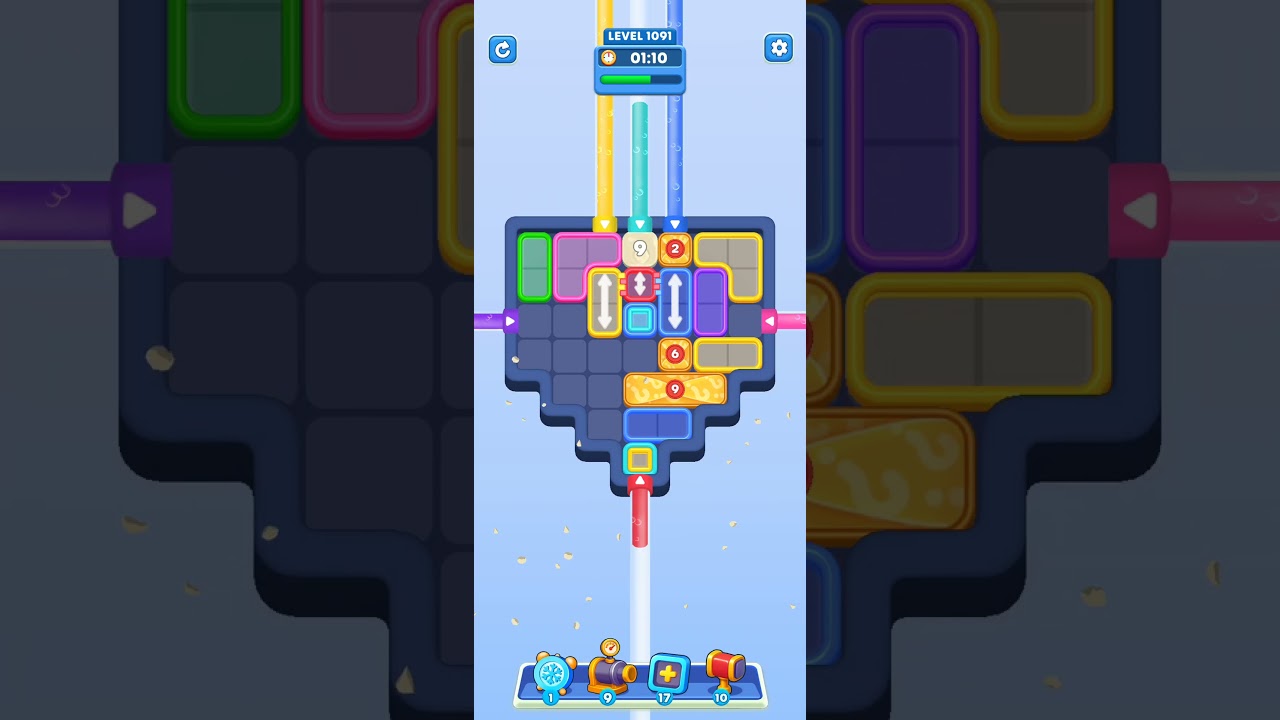The height and width of the screenshot is (720, 1280).
Task: Tap the pink nozzle on the right edge
Action: pyautogui.click(x=770, y=319)
